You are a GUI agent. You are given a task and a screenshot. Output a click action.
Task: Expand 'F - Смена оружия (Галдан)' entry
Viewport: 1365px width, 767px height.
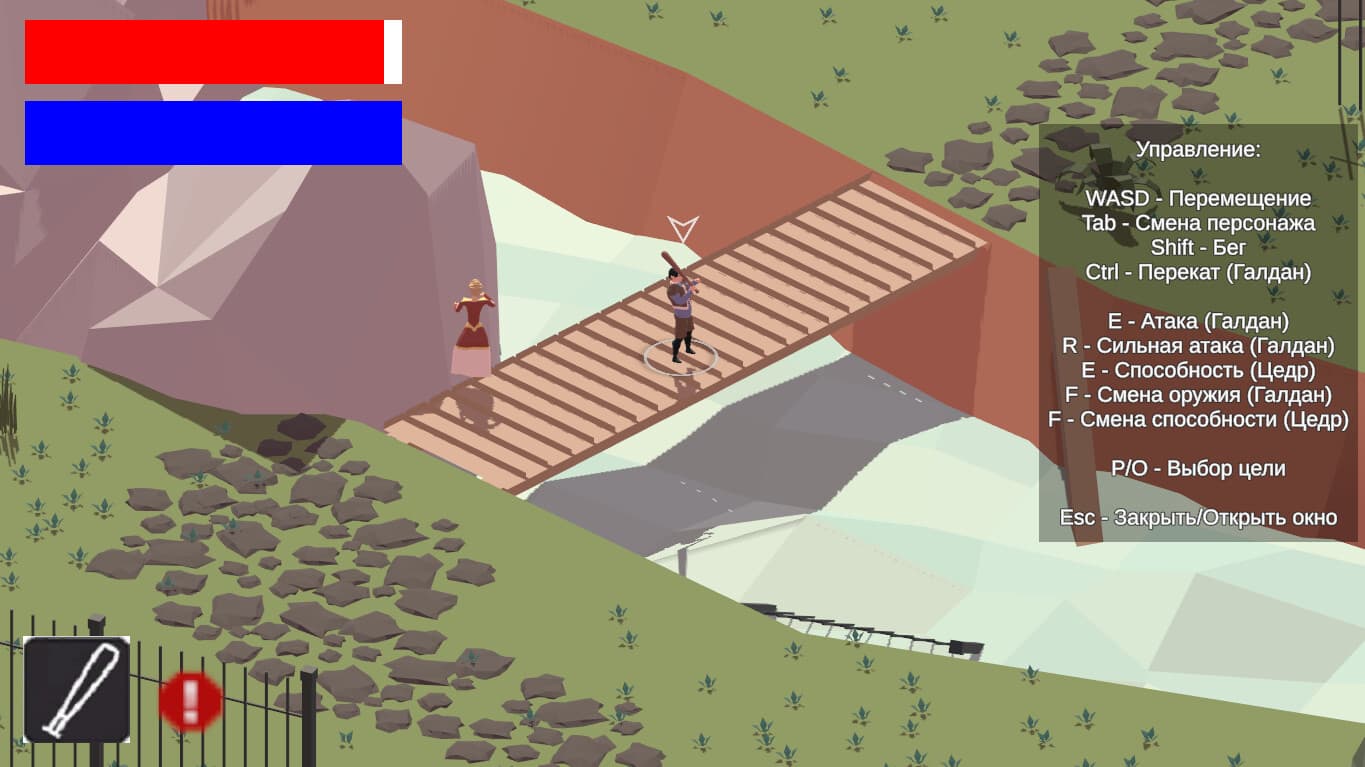[1199, 395]
